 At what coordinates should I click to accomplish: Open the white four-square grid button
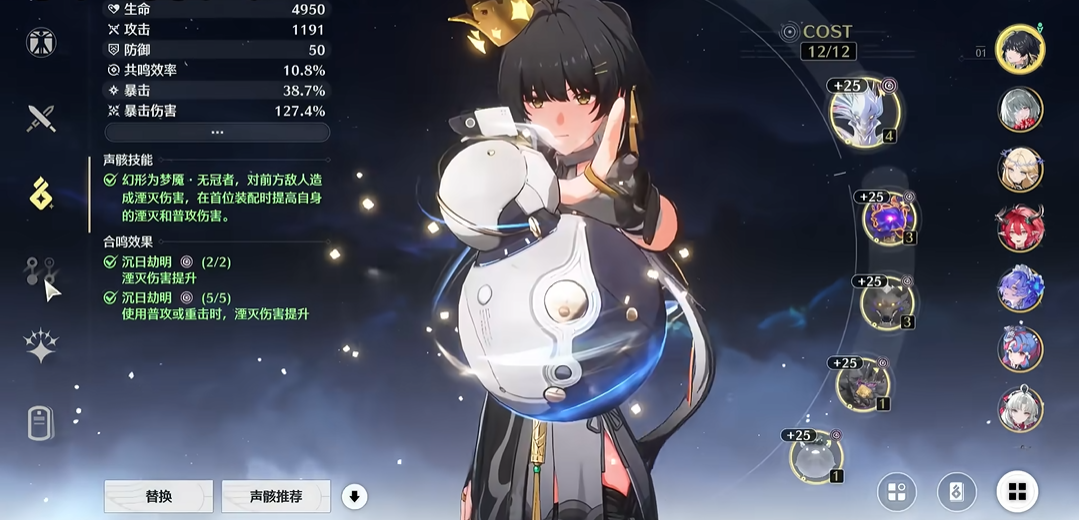(1017, 491)
